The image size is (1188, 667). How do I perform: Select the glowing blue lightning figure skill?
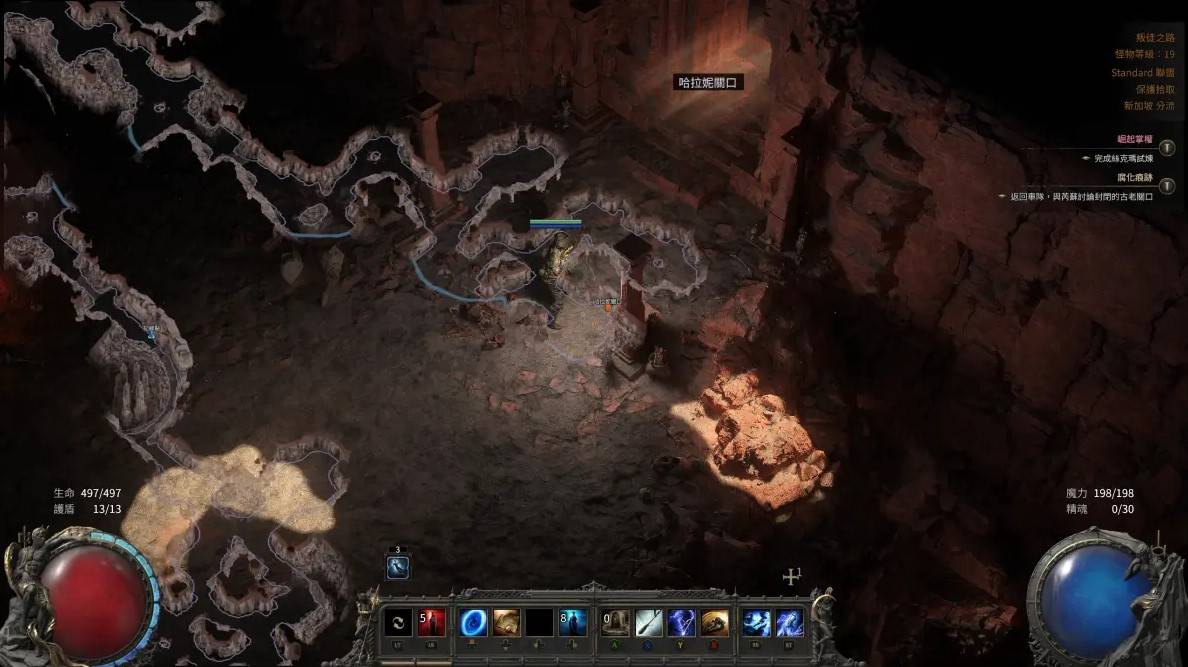pyautogui.click(x=790, y=623)
